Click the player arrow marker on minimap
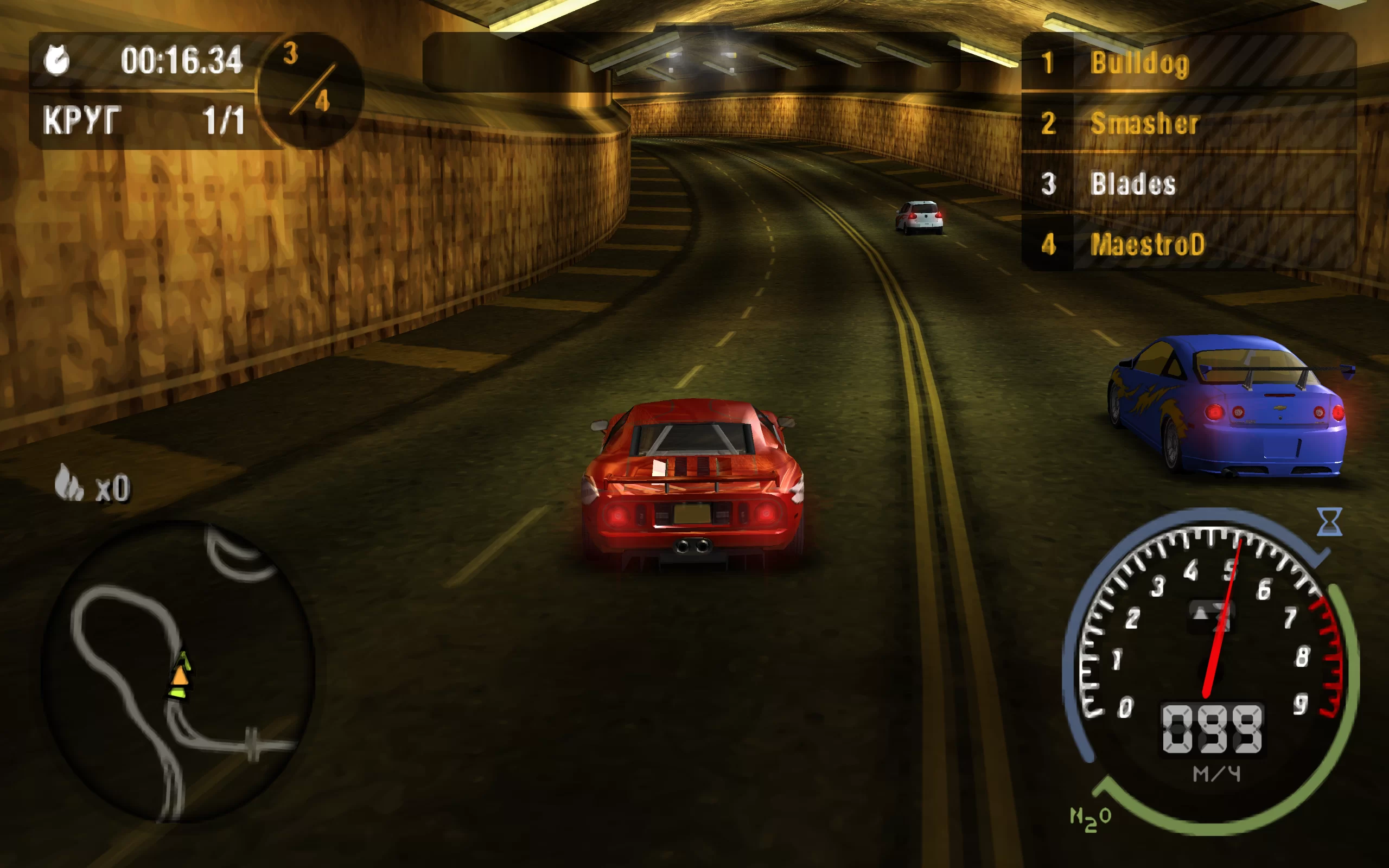1389x868 pixels. click(180, 675)
